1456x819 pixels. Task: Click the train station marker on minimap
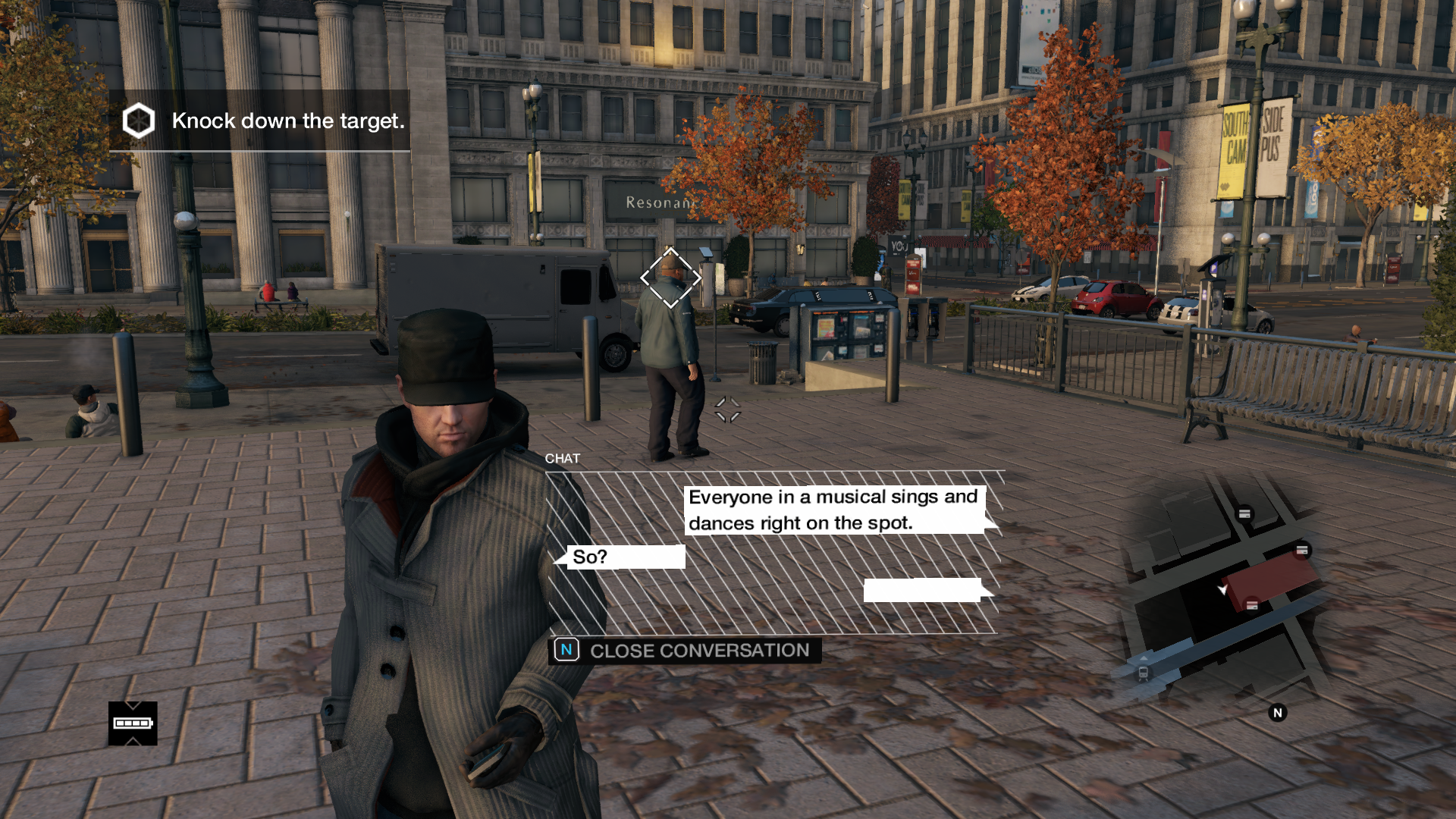point(1143,673)
